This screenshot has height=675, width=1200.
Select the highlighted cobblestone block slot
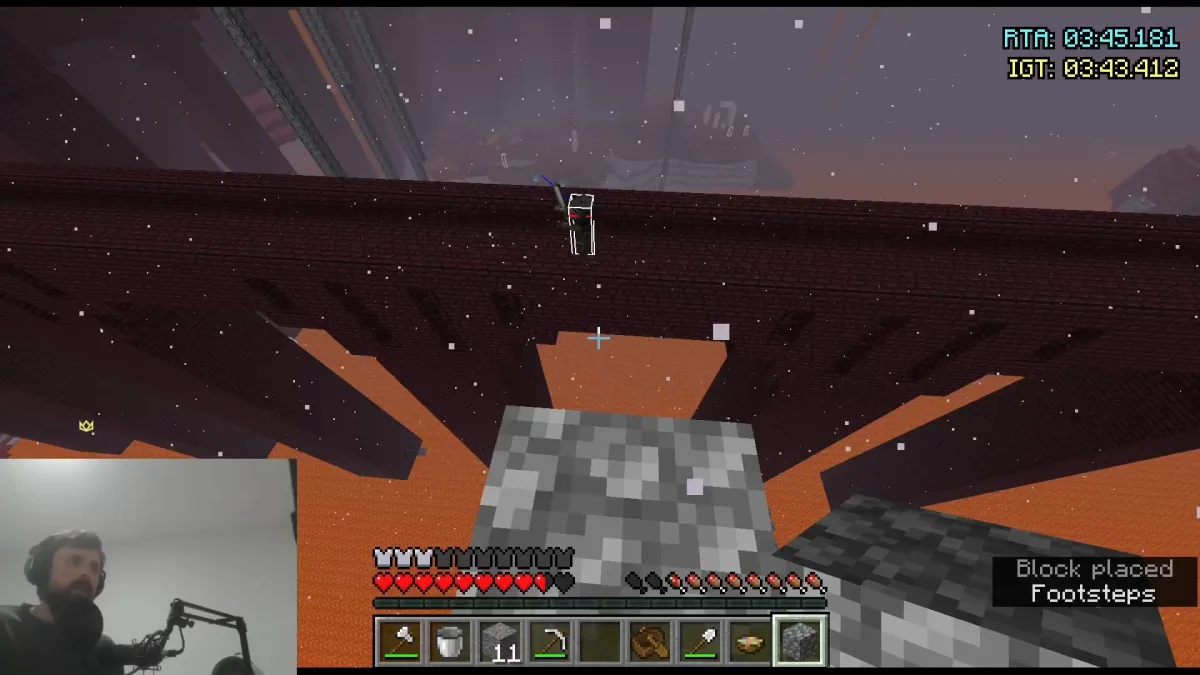coord(799,641)
